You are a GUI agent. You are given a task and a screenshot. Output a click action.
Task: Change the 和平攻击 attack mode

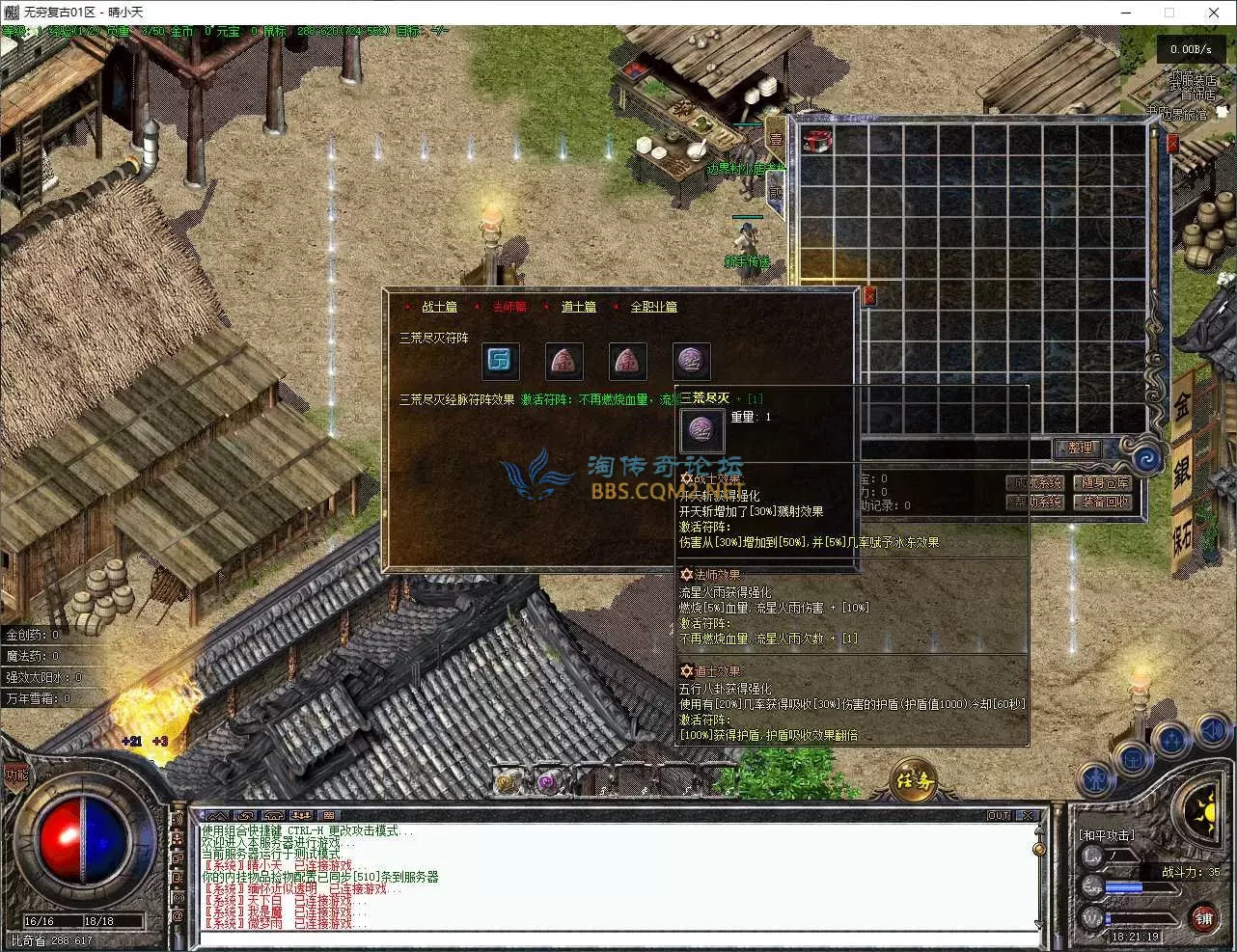pyautogui.click(x=1106, y=834)
